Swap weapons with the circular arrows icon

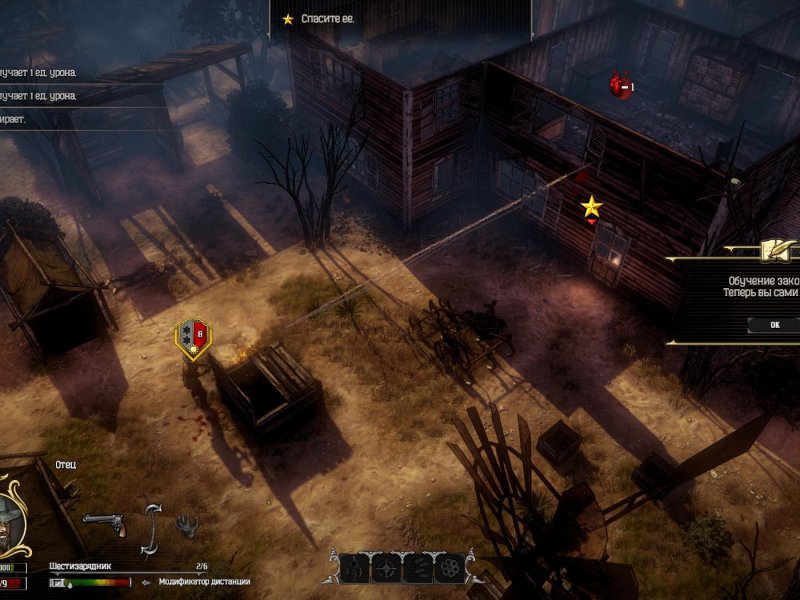coord(152,526)
